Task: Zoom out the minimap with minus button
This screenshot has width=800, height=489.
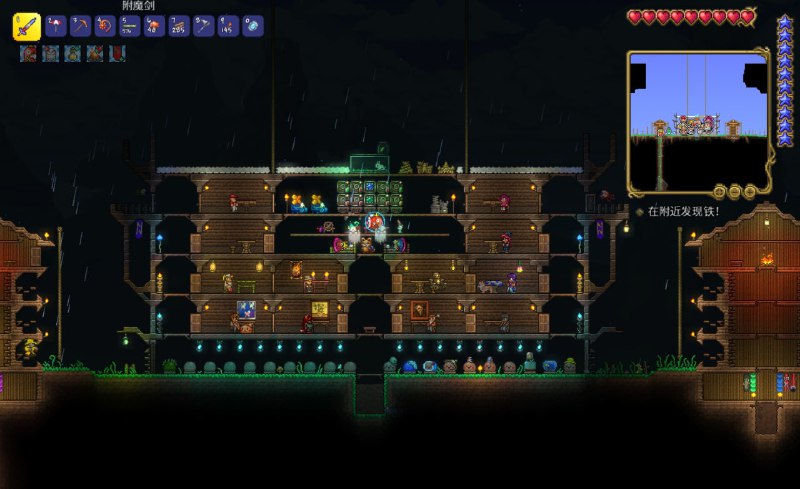Action: click(x=733, y=190)
